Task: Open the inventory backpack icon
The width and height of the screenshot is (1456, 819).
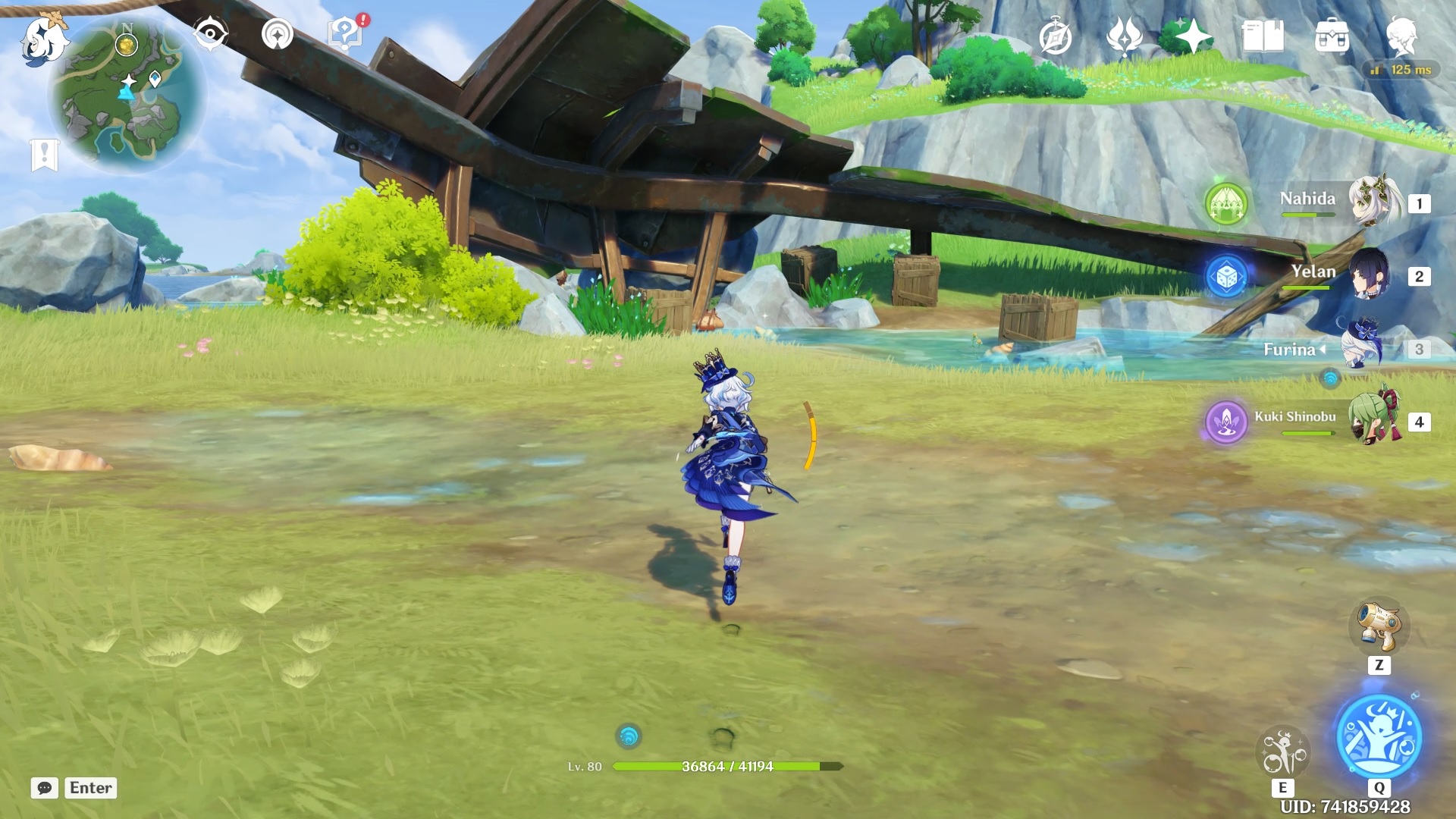Action: coord(1332,37)
